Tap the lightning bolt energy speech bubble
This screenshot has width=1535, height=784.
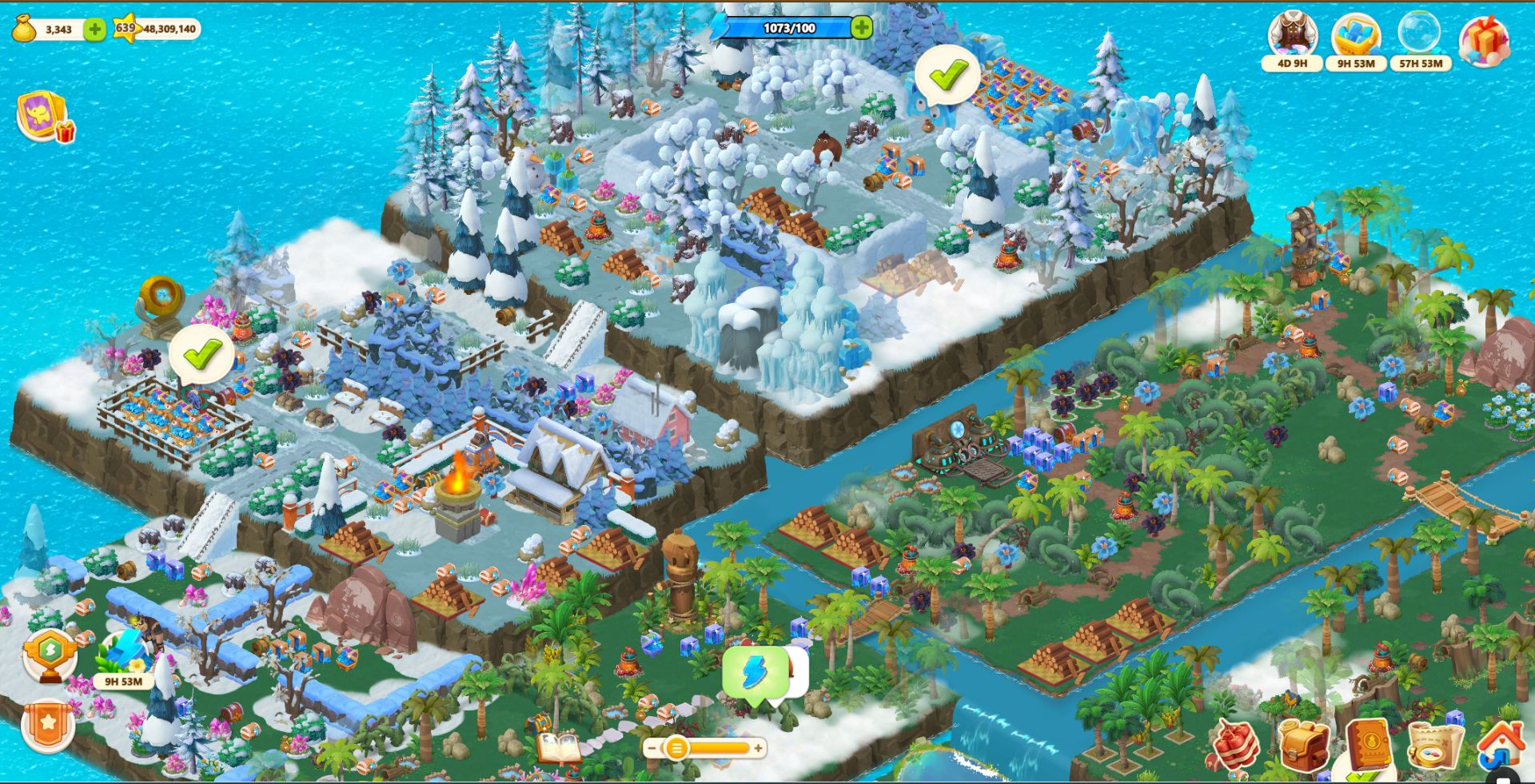pyautogui.click(x=755, y=674)
